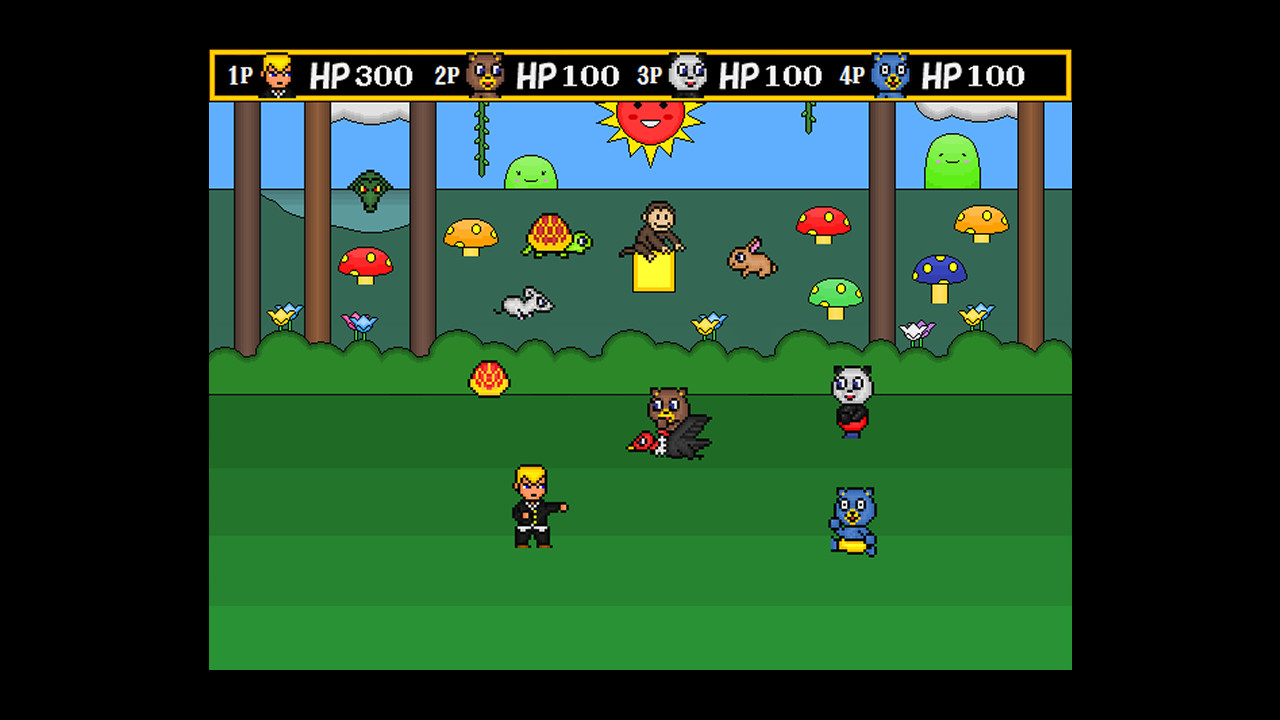This screenshot has width=1280, height=720.
Task: Click the flame item on the grass
Action: coord(489,378)
